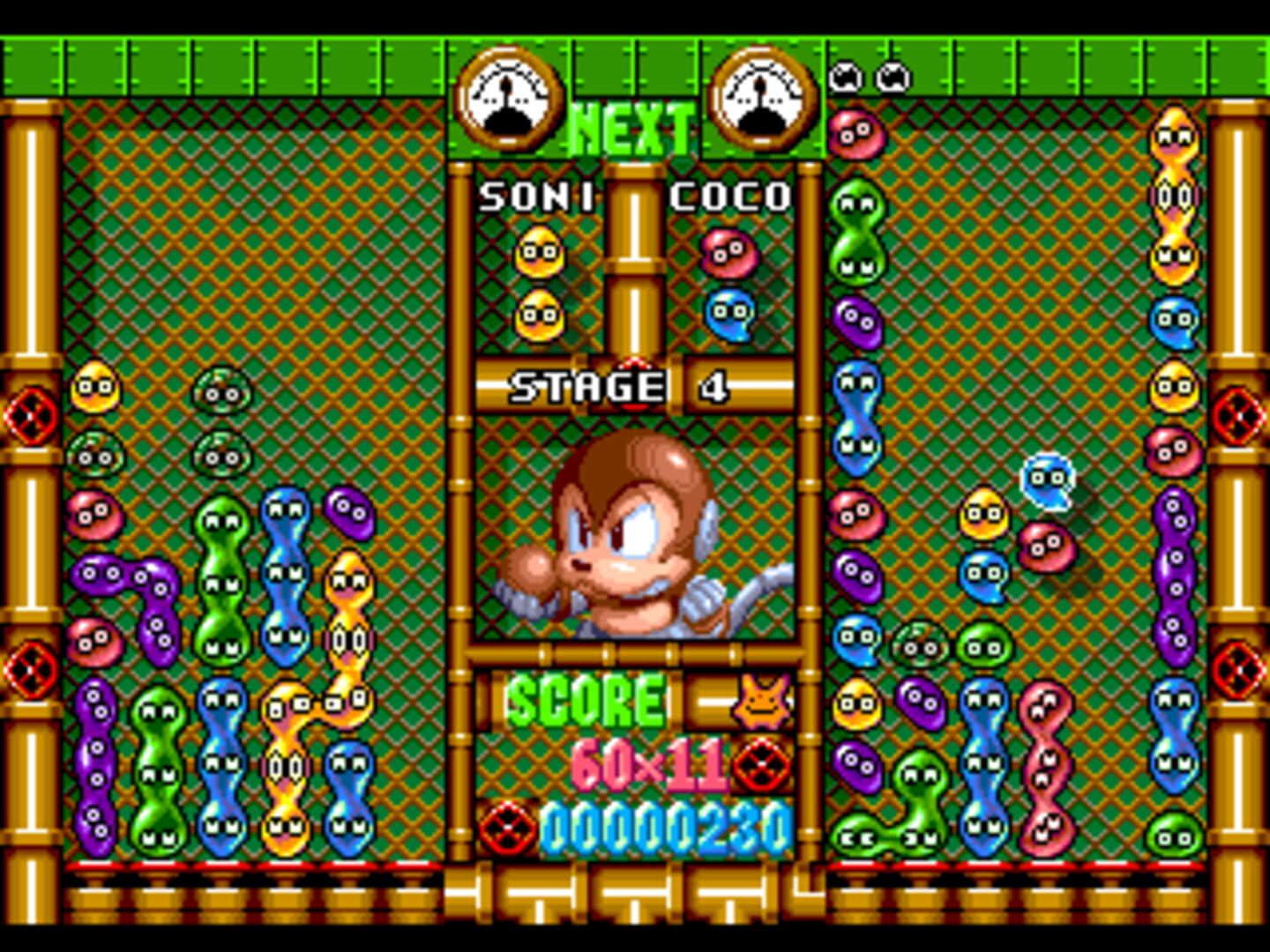This screenshot has width=1270, height=952.
Task: Click the blue bean in COCO's next pair
Action: click(732, 314)
